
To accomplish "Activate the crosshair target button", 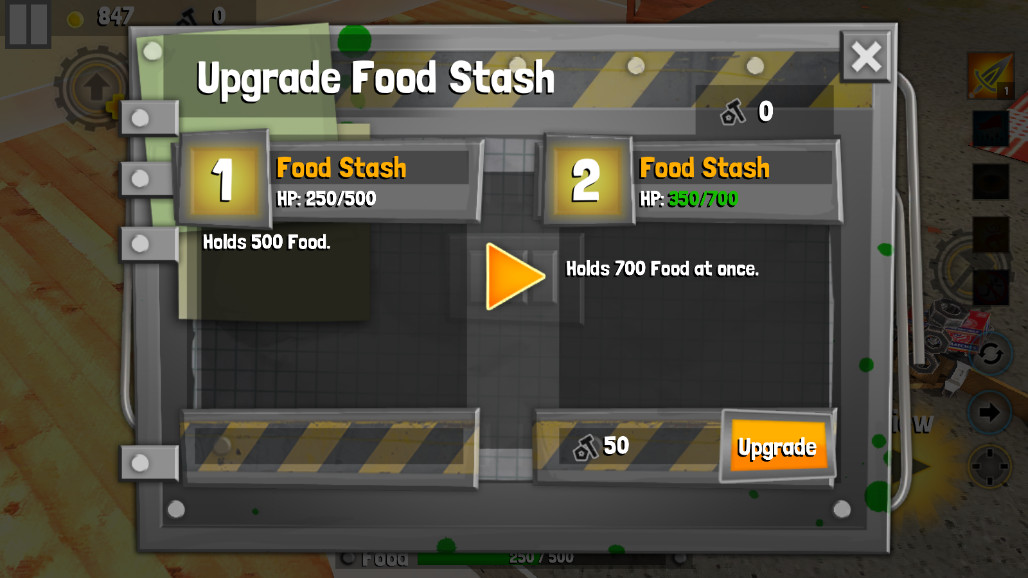I will (990, 466).
